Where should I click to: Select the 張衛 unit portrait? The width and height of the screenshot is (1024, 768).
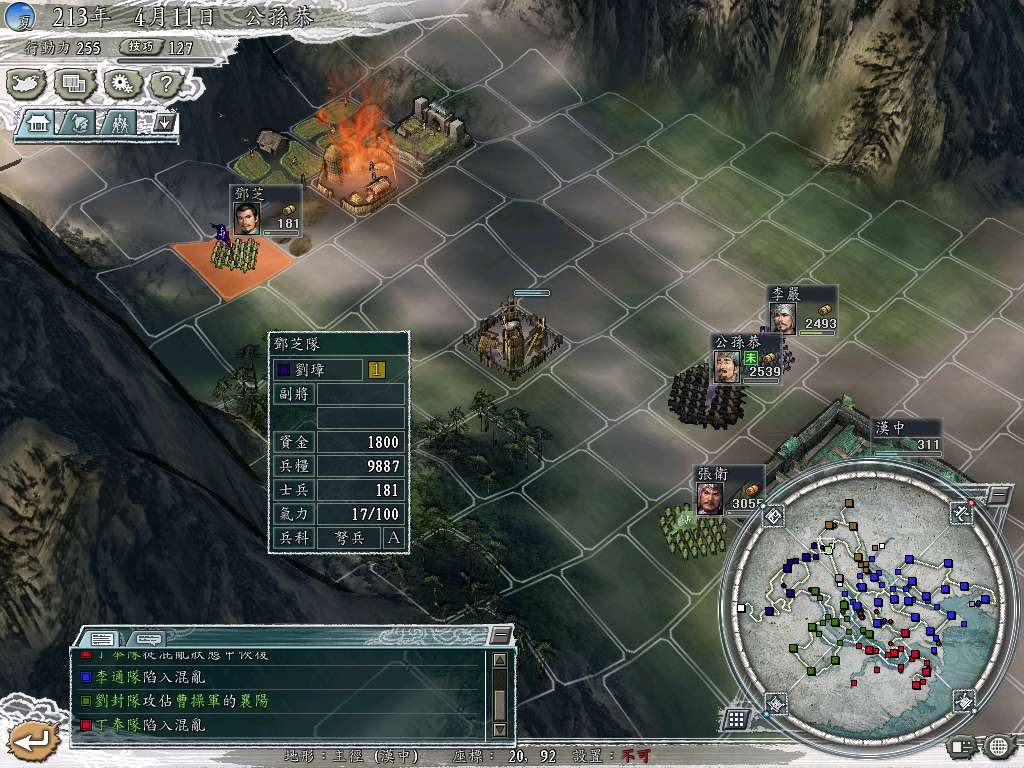coord(709,498)
